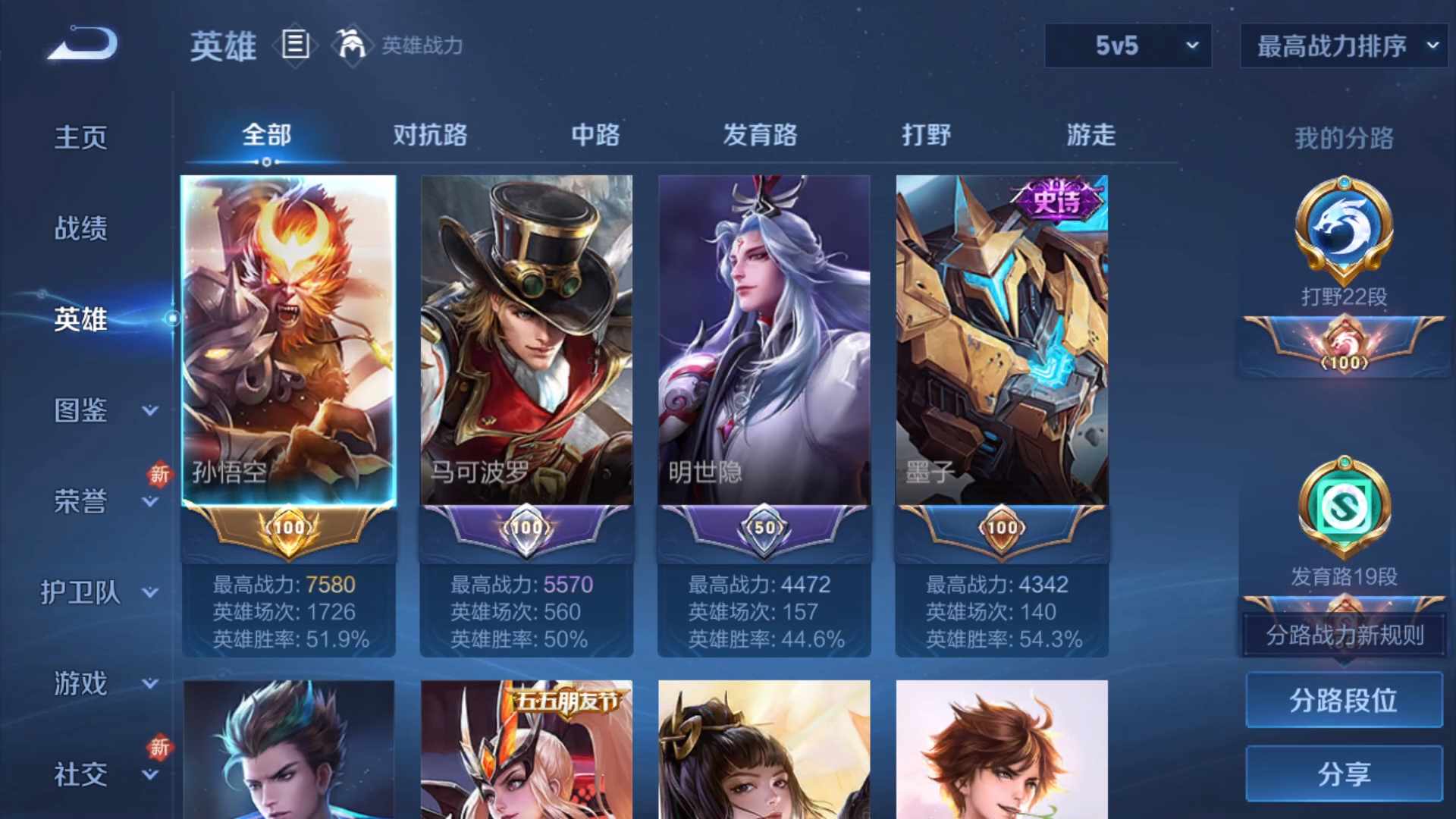Click the 分享 share button
1456x819 pixels.
1341,775
